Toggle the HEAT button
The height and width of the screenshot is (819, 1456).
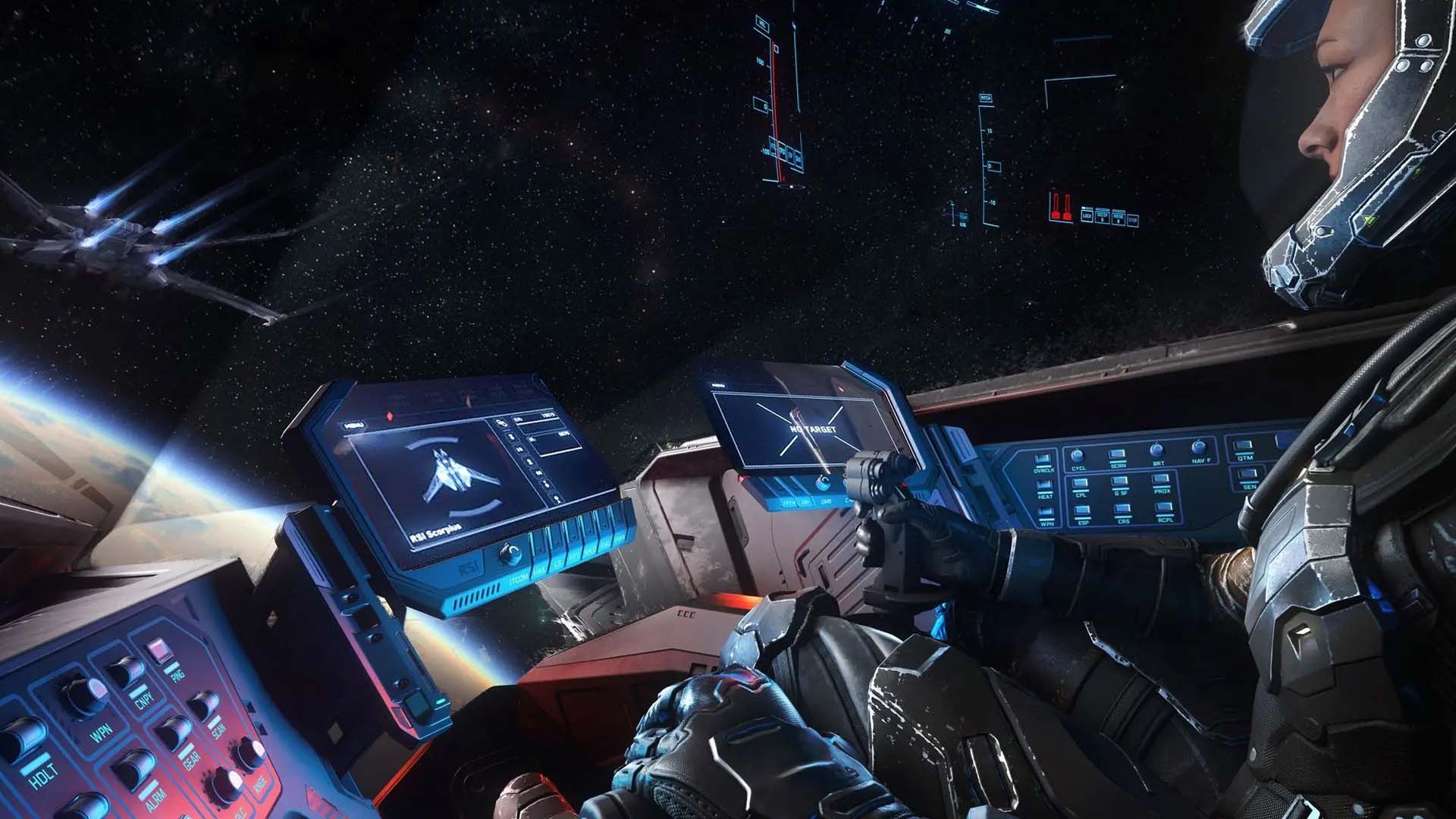[x=1045, y=485]
